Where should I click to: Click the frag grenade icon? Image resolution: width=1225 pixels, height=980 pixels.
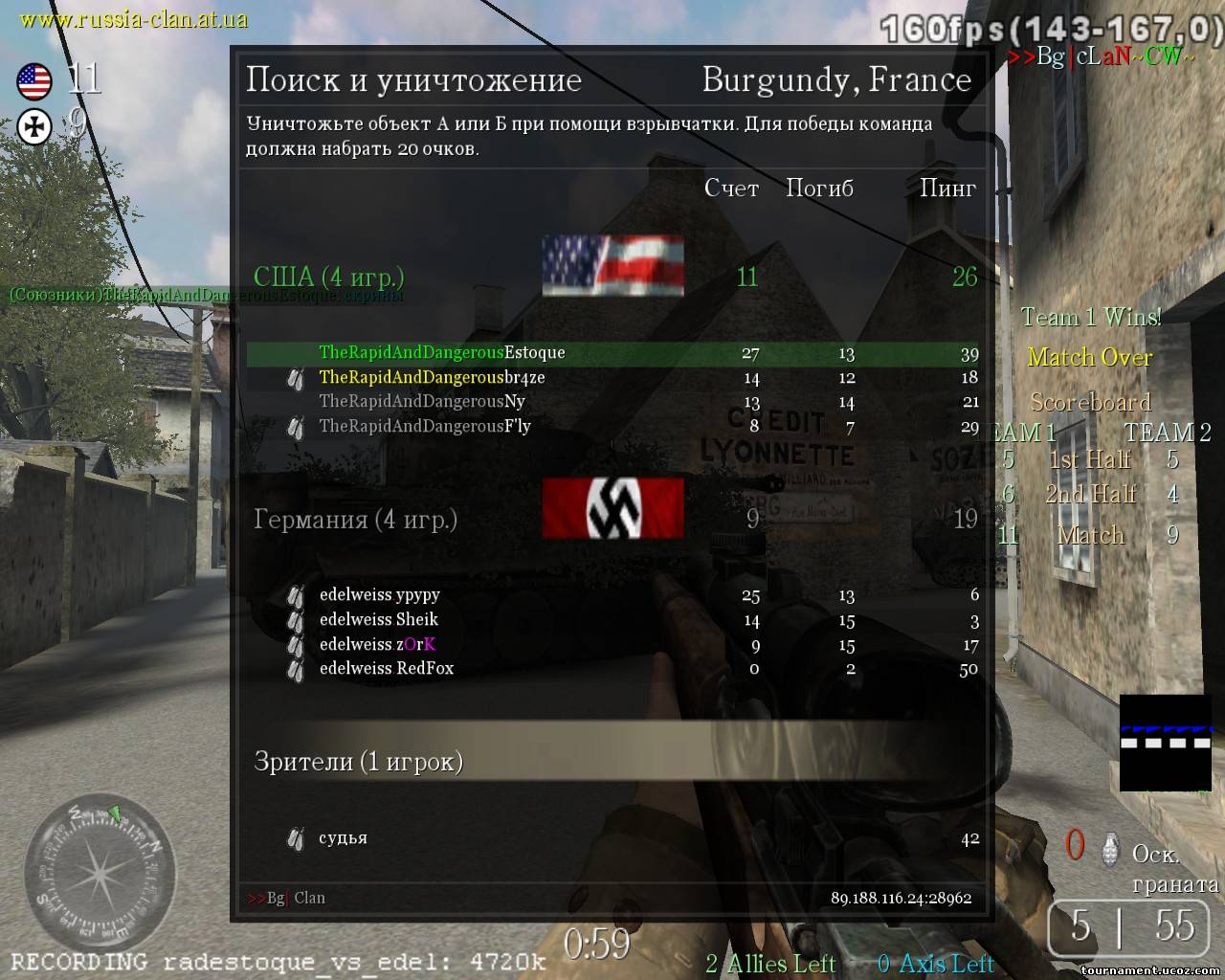coord(1110,848)
